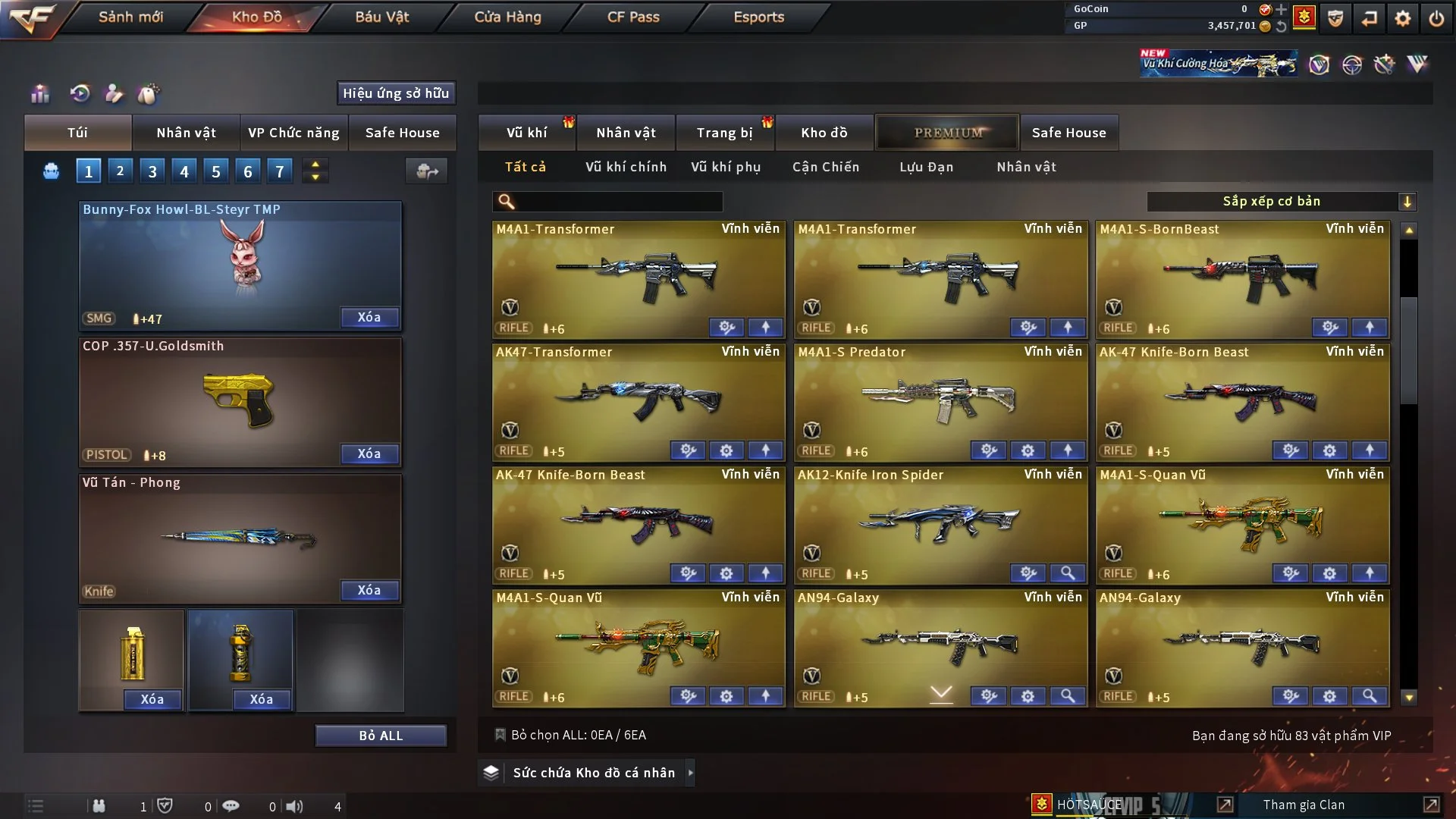Open the gear settings icon
The width and height of the screenshot is (1456, 819).
point(1402,18)
